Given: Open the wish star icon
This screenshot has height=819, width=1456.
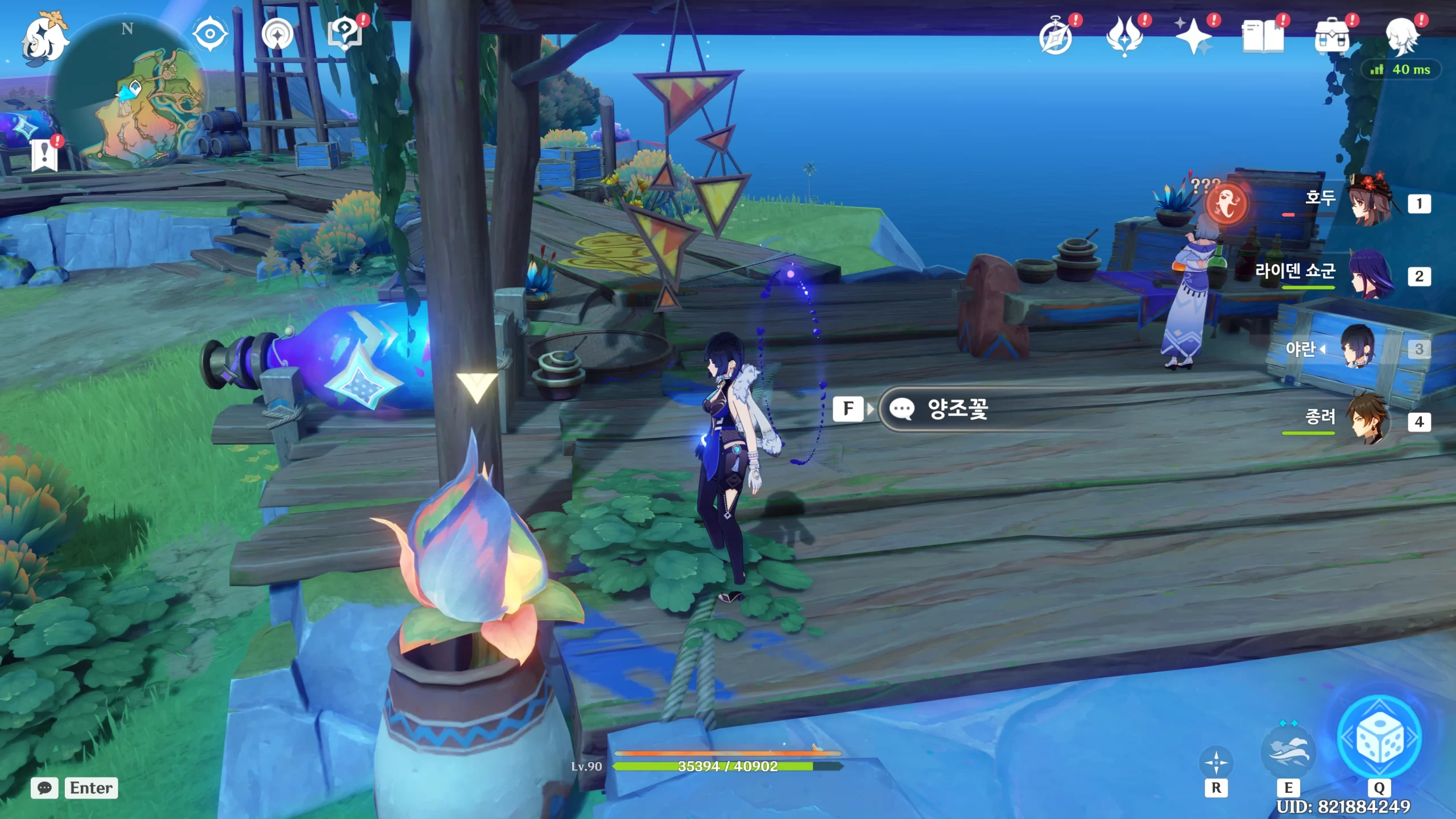Looking at the screenshot, I should (x=1194, y=36).
